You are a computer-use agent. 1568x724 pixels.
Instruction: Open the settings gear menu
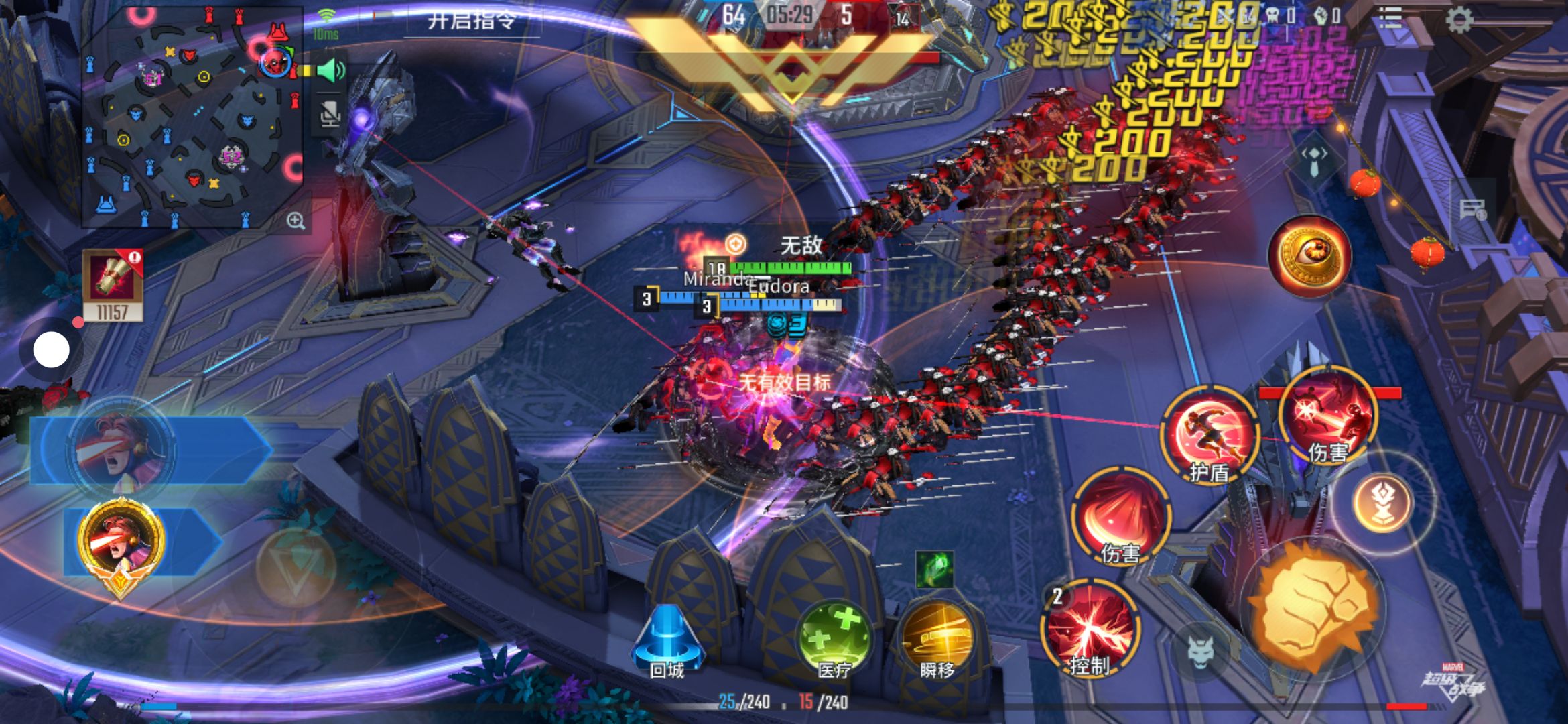tap(1459, 19)
